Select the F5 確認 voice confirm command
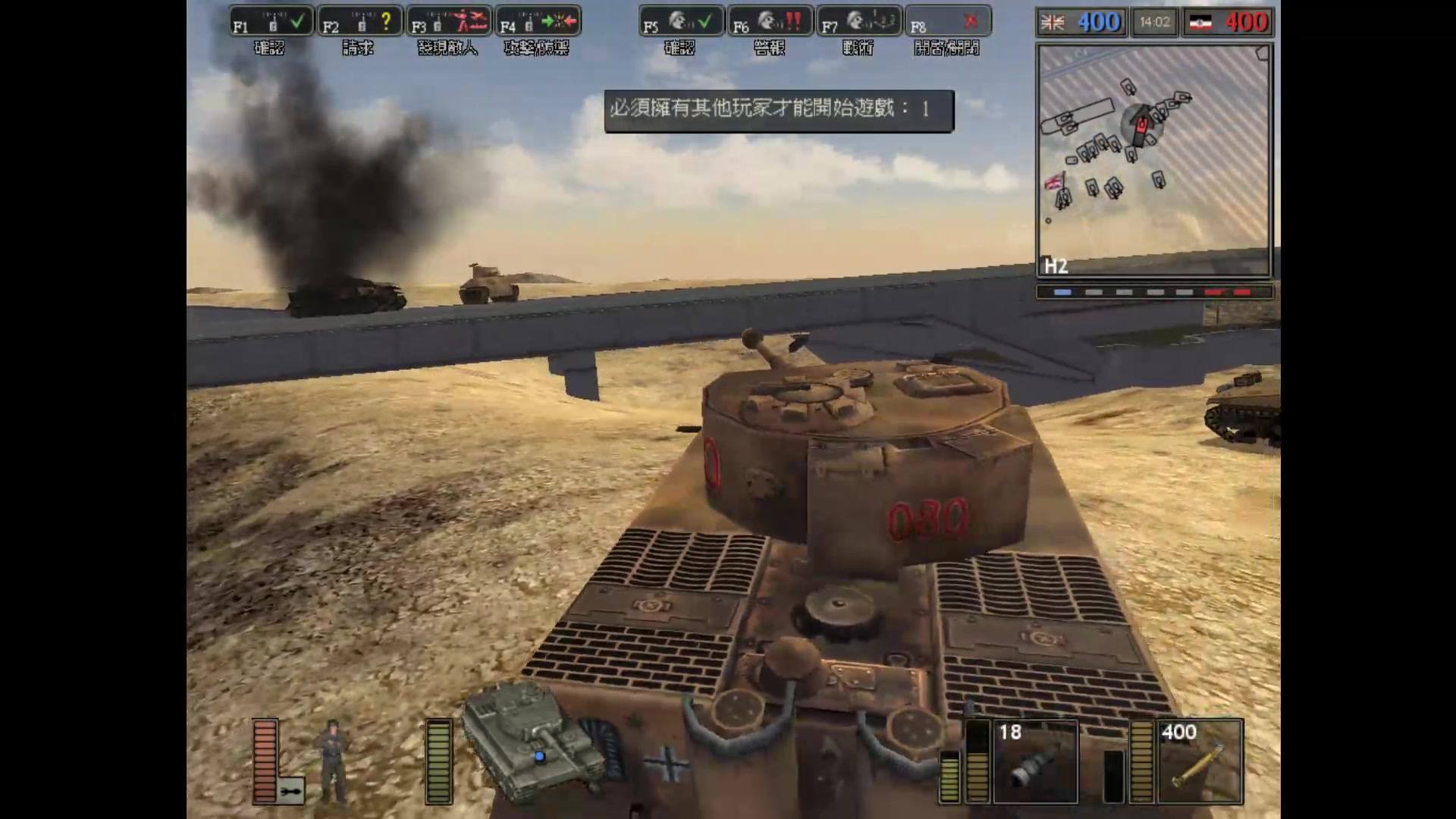The width and height of the screenshot is (1456, 819). 680,23
